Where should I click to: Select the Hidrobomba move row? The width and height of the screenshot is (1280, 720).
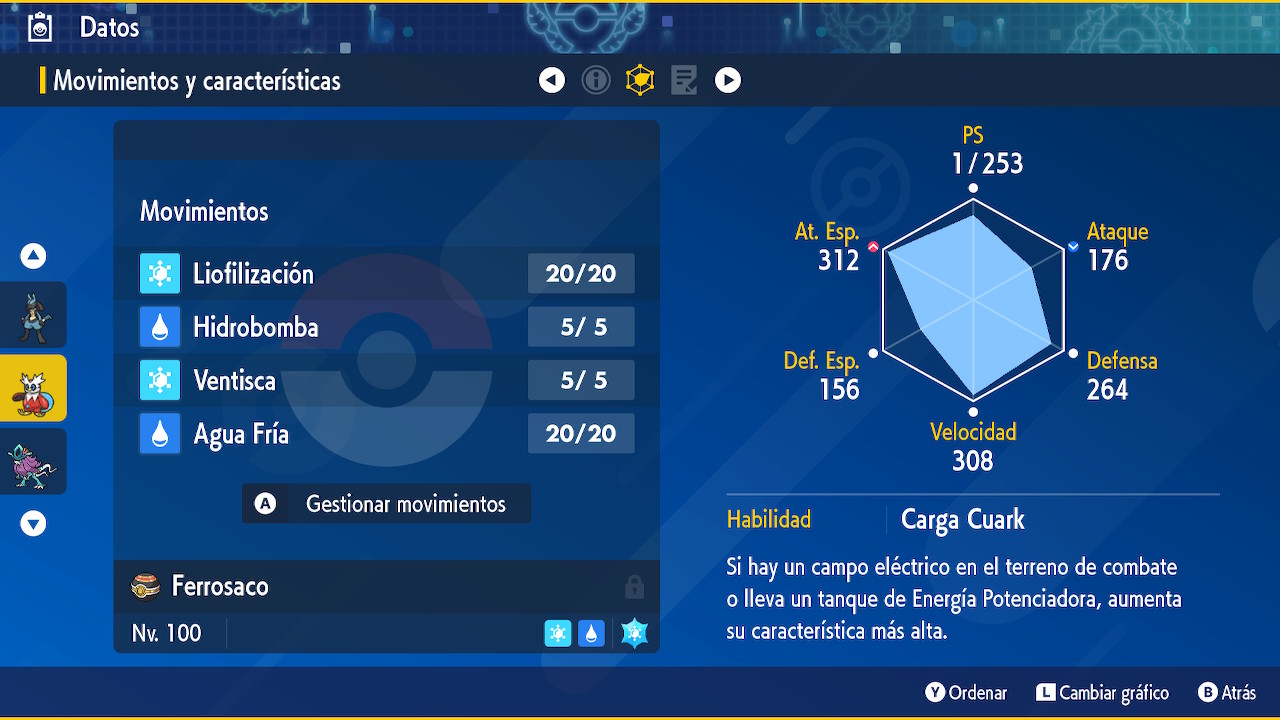point(386,327)
